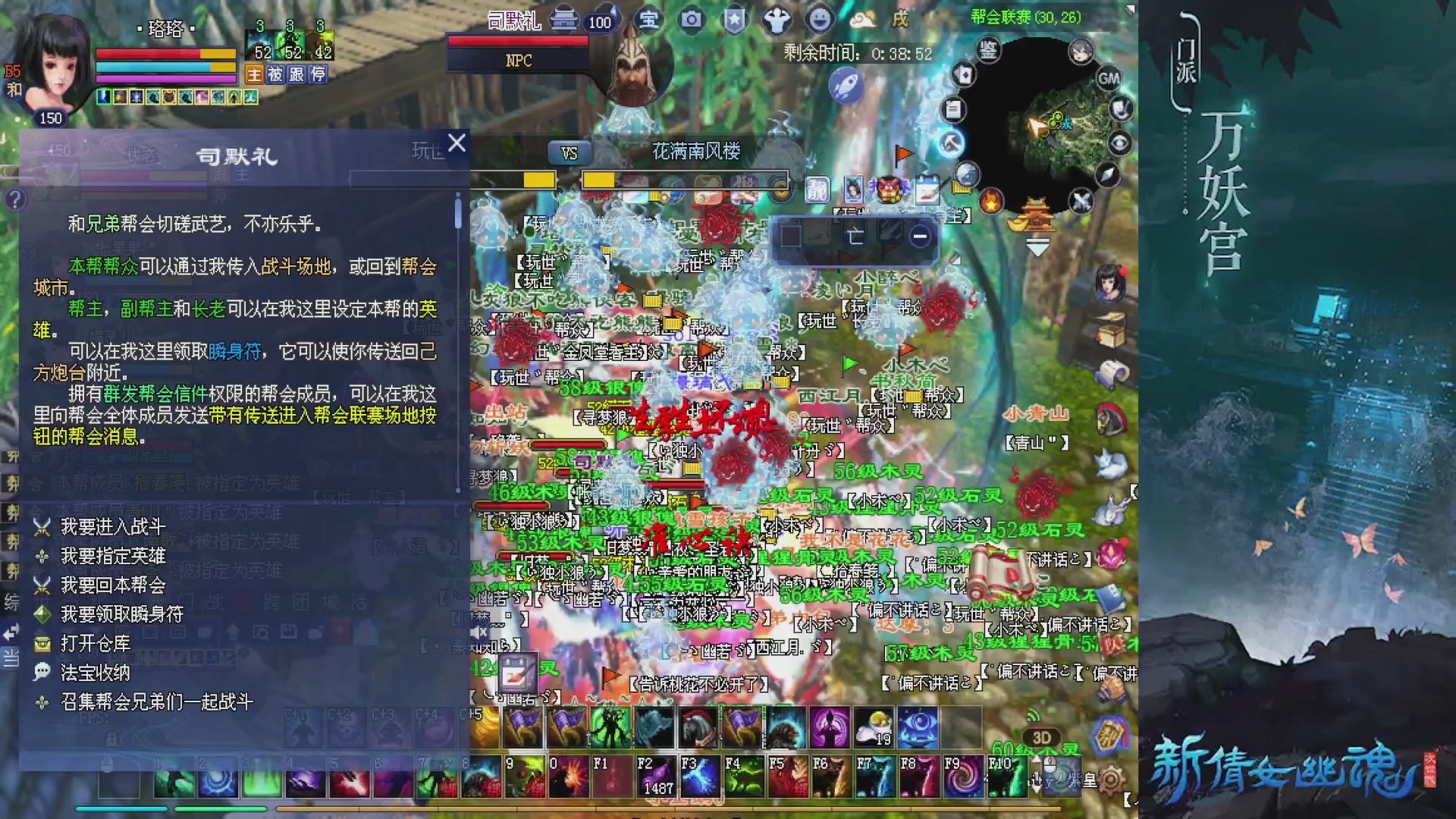Viewport: 1456px width, 819px height.
Task: Select the 鉴 appraisal icon near the minimap
Action: [x=987, y=50]
